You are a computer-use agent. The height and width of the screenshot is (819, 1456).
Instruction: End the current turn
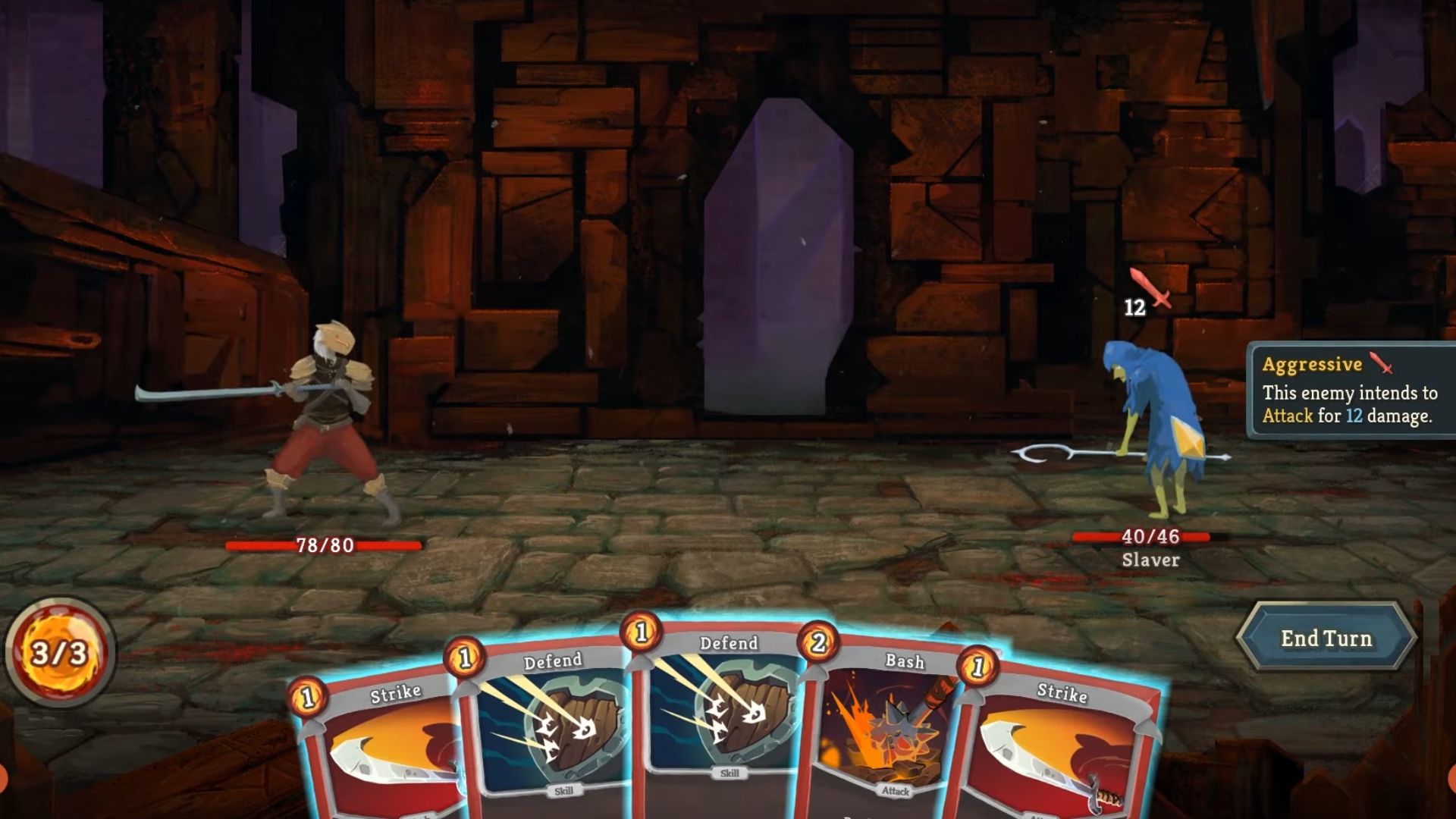click(1326, 639)
